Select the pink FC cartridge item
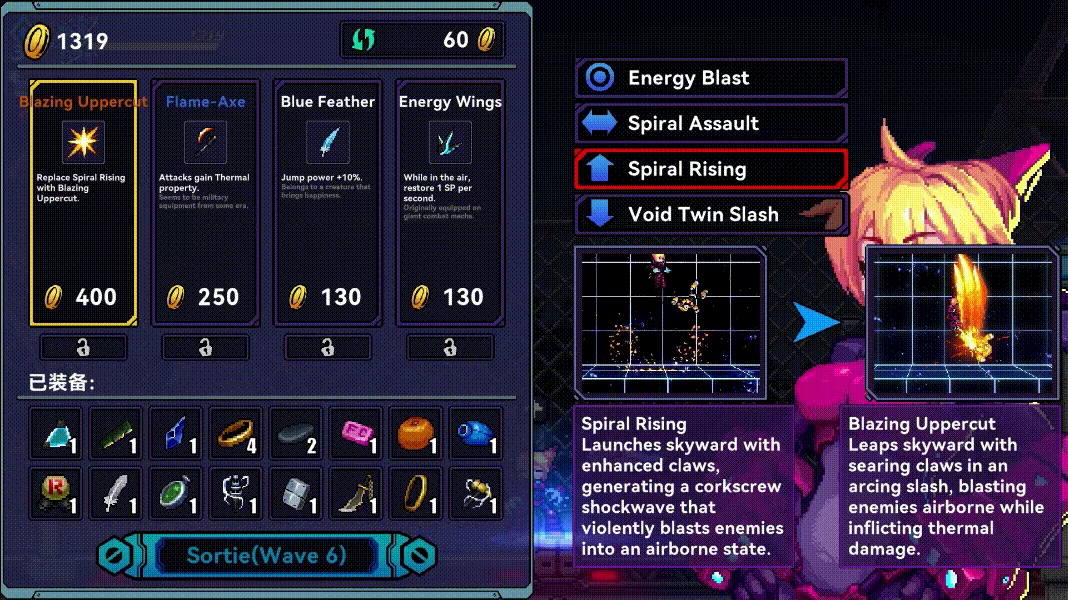This screenshot has width=1068, height=600. (355, 433)
